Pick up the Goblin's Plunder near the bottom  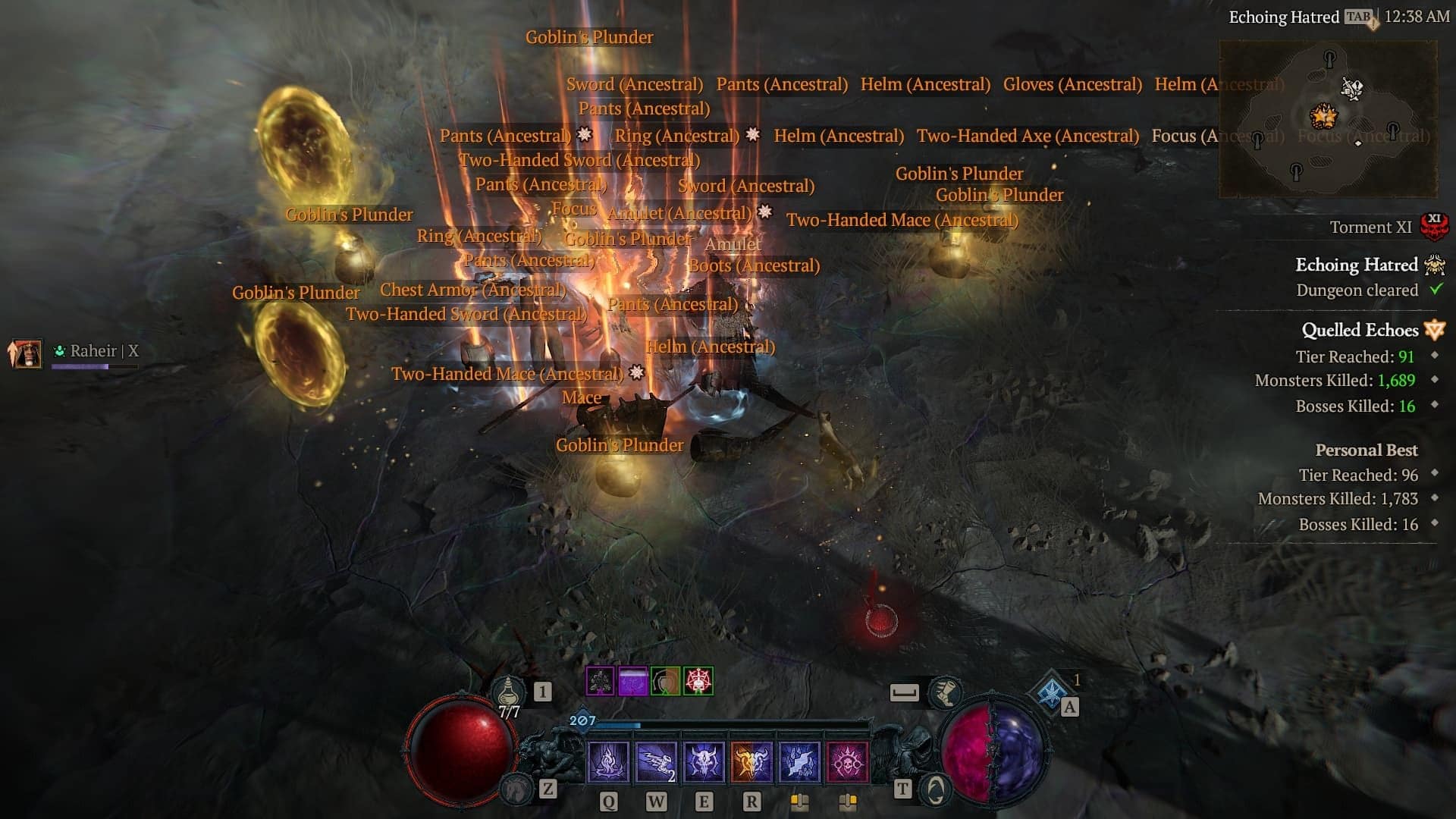pyautogui.click(x=619, y=445)
